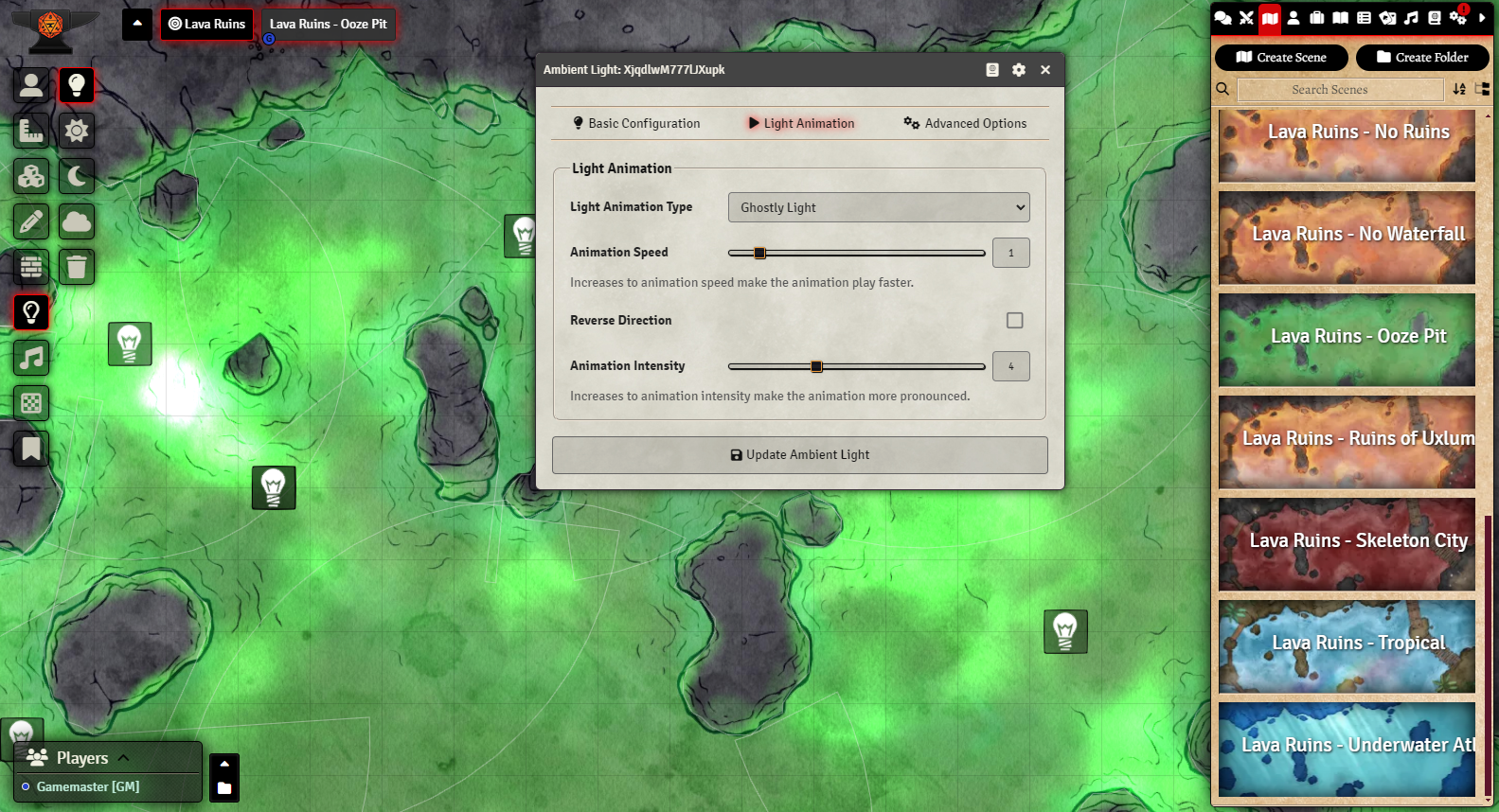The height and width of the screenshot is (812, 1499).
Task: Click the Animation Intensity slider handle
Action: [816, 366]
